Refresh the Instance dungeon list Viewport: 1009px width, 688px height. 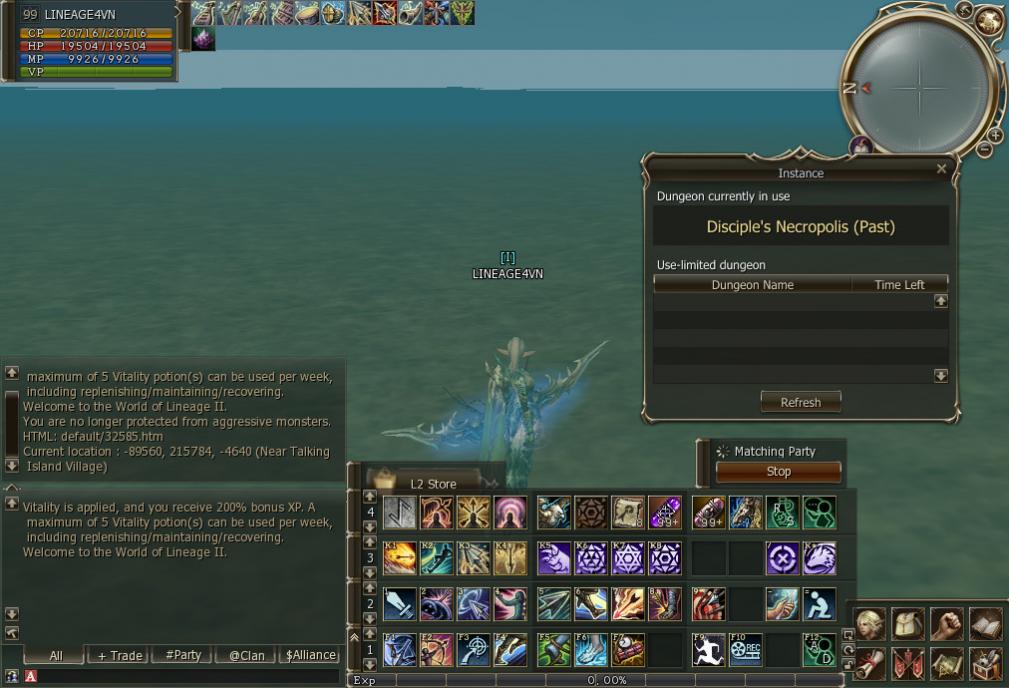click(x=800, y=402)
